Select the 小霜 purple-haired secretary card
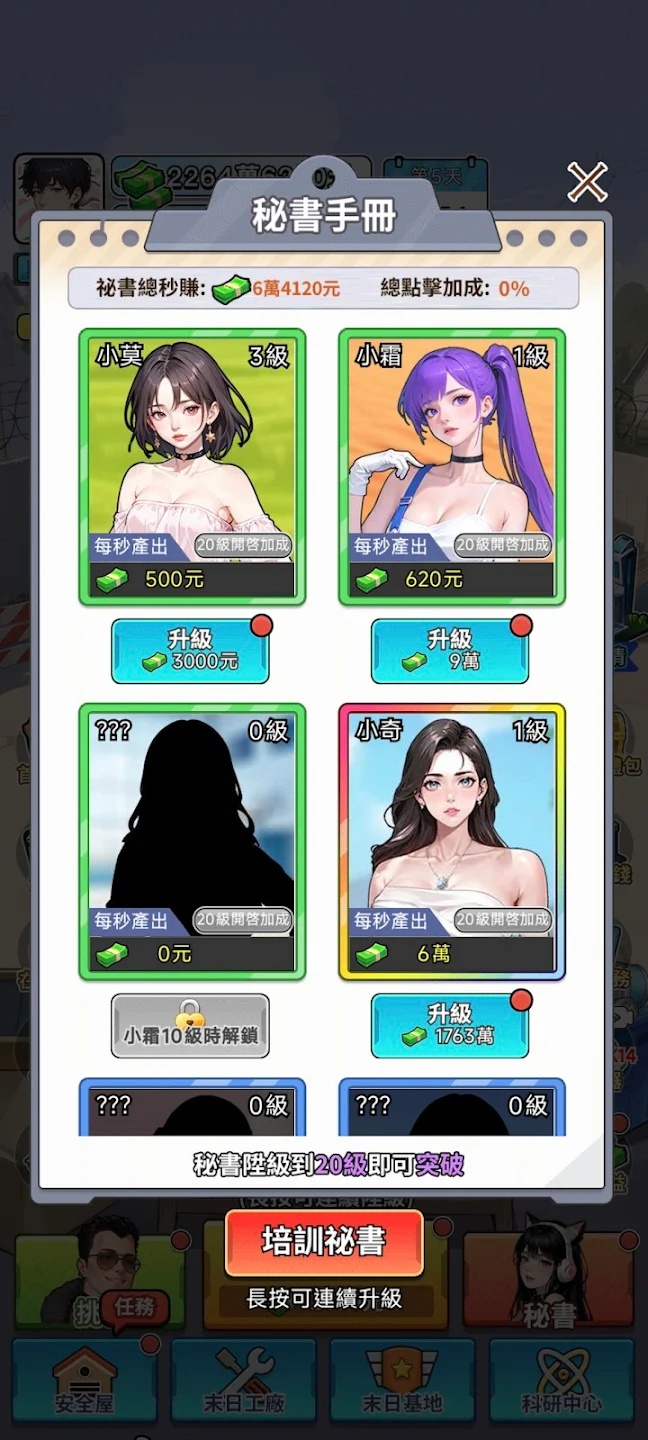The height and width of the screenshot is (1440, 648). pyautogui.click(x=451, y=466)
